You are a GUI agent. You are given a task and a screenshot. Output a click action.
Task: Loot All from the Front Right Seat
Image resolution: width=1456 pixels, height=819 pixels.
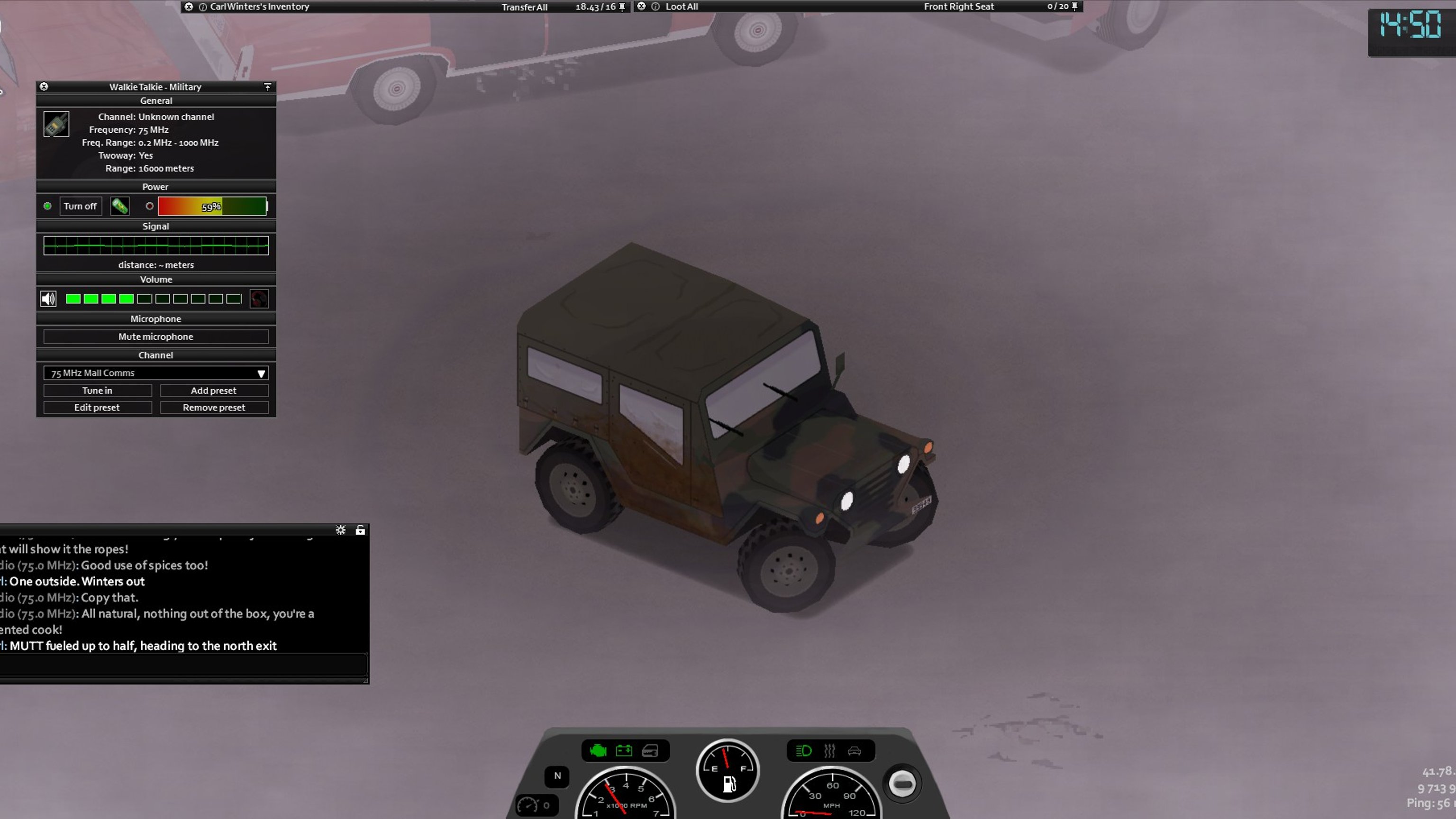(681, 7)
